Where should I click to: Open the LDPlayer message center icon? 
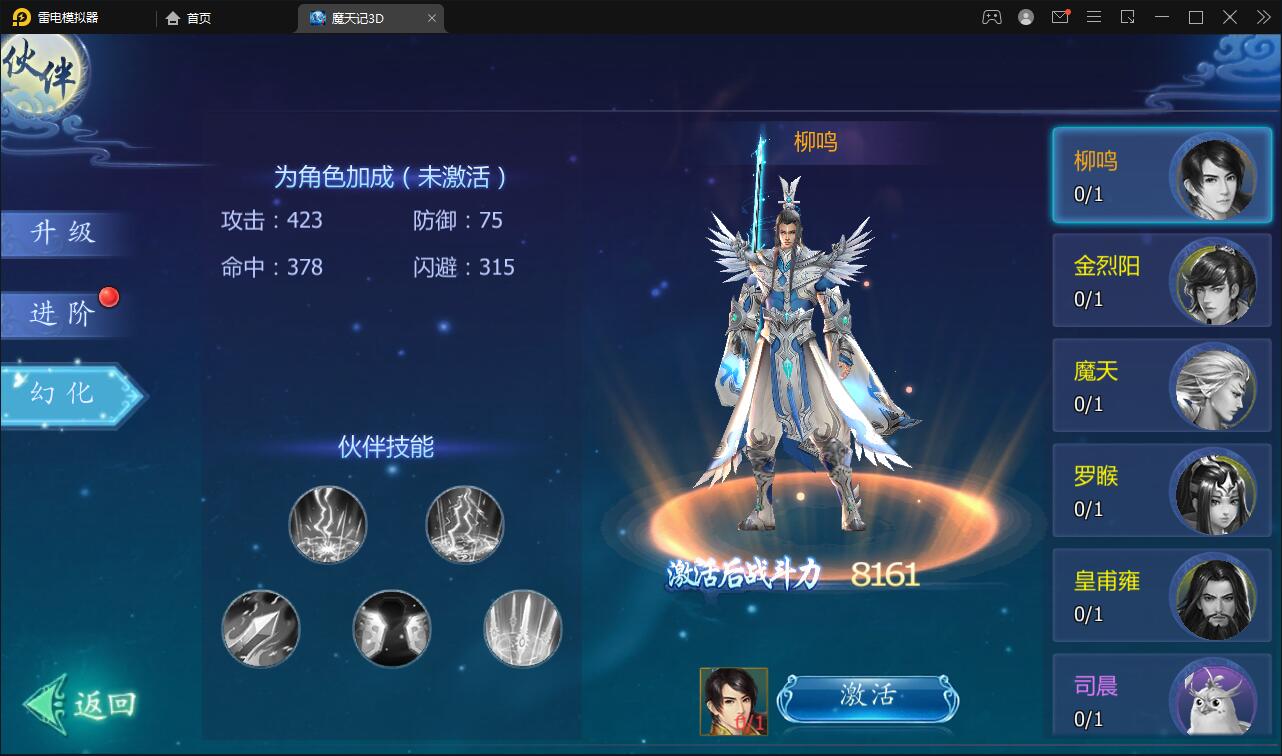click(x=1060, y=17)
